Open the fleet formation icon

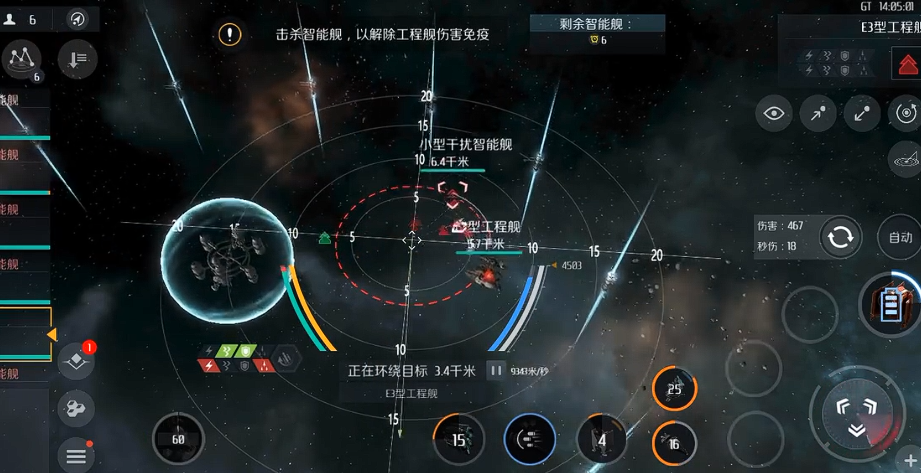coord(22,59)
